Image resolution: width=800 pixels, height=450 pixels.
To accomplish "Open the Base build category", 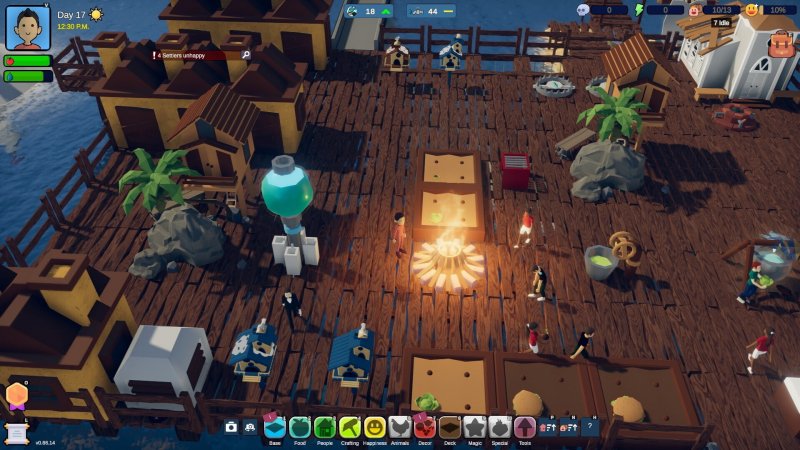I will [275, 428].
